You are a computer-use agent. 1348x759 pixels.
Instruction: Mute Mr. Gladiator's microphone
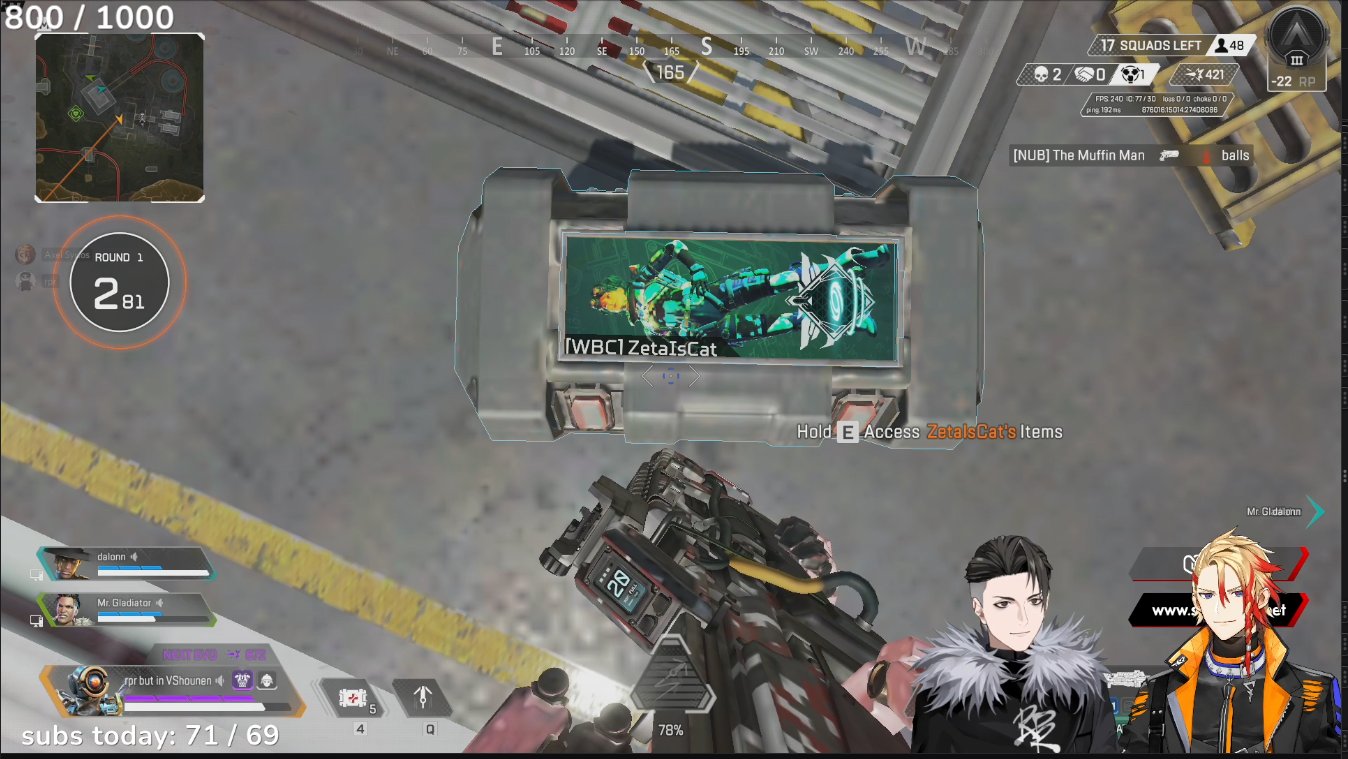160,603
